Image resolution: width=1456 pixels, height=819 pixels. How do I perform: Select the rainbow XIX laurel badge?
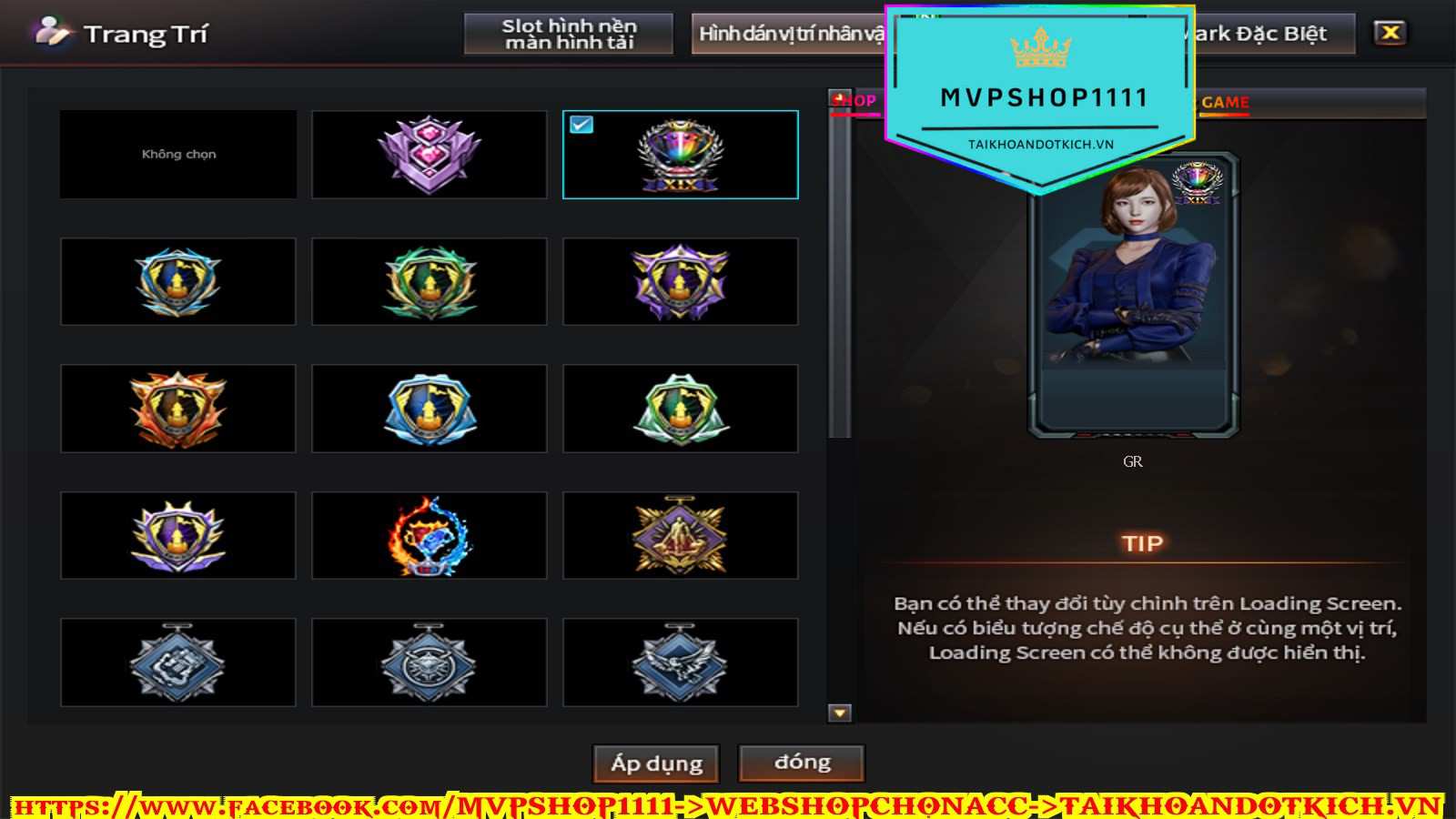click(681, 155)
